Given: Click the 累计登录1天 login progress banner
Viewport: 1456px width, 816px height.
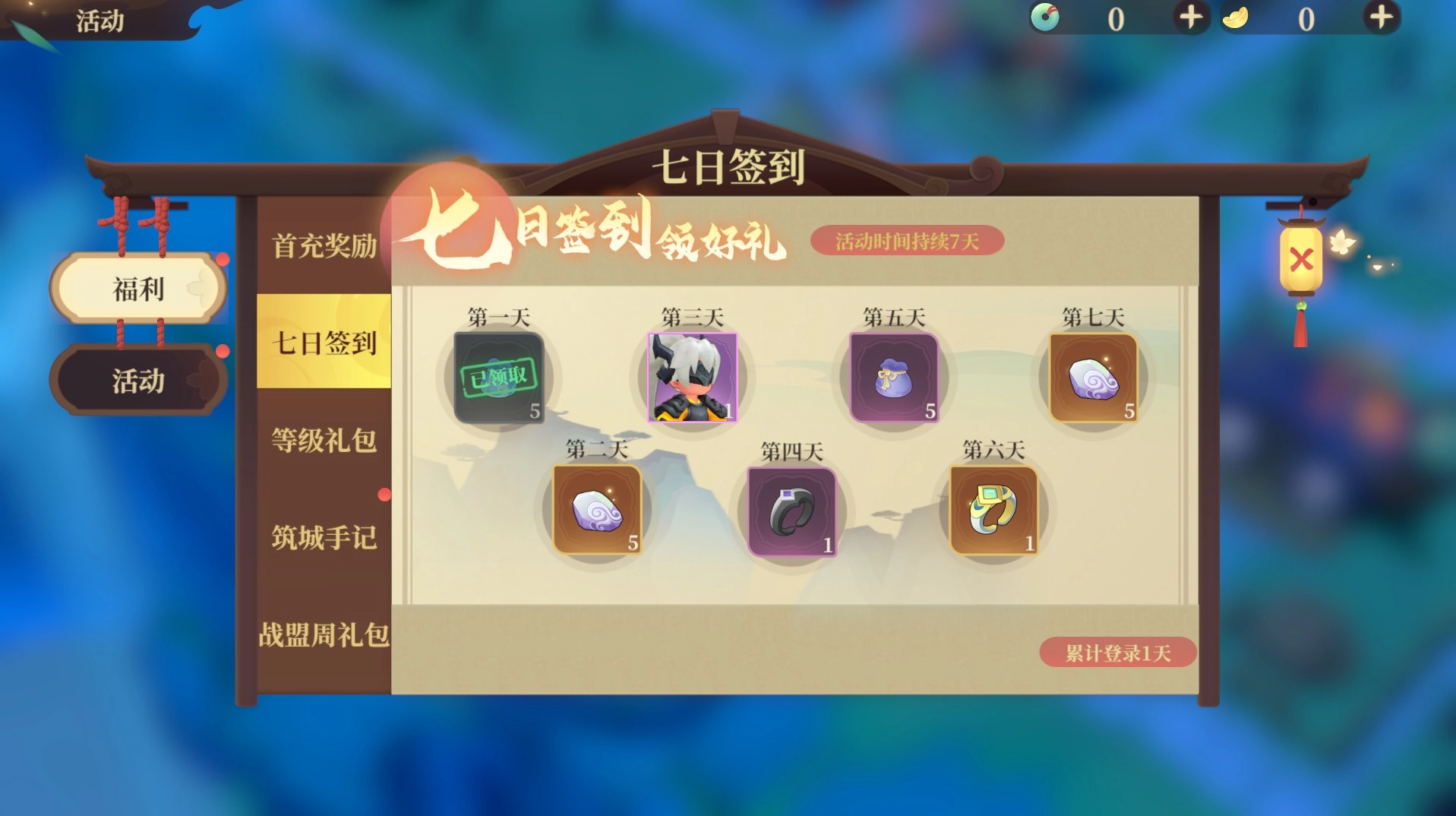Looking at the screenshot, I should click(1116, 652).
